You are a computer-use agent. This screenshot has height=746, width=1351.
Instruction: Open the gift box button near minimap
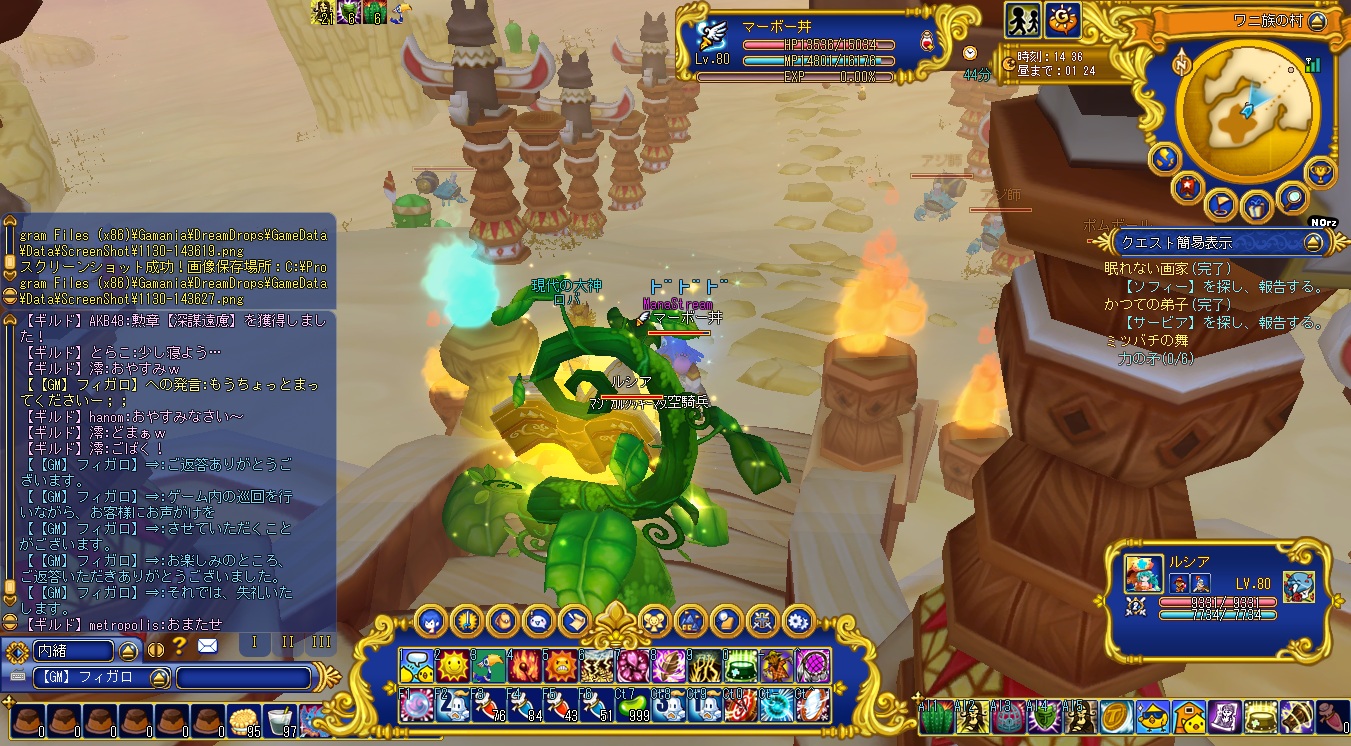[x=1256, y=208]
